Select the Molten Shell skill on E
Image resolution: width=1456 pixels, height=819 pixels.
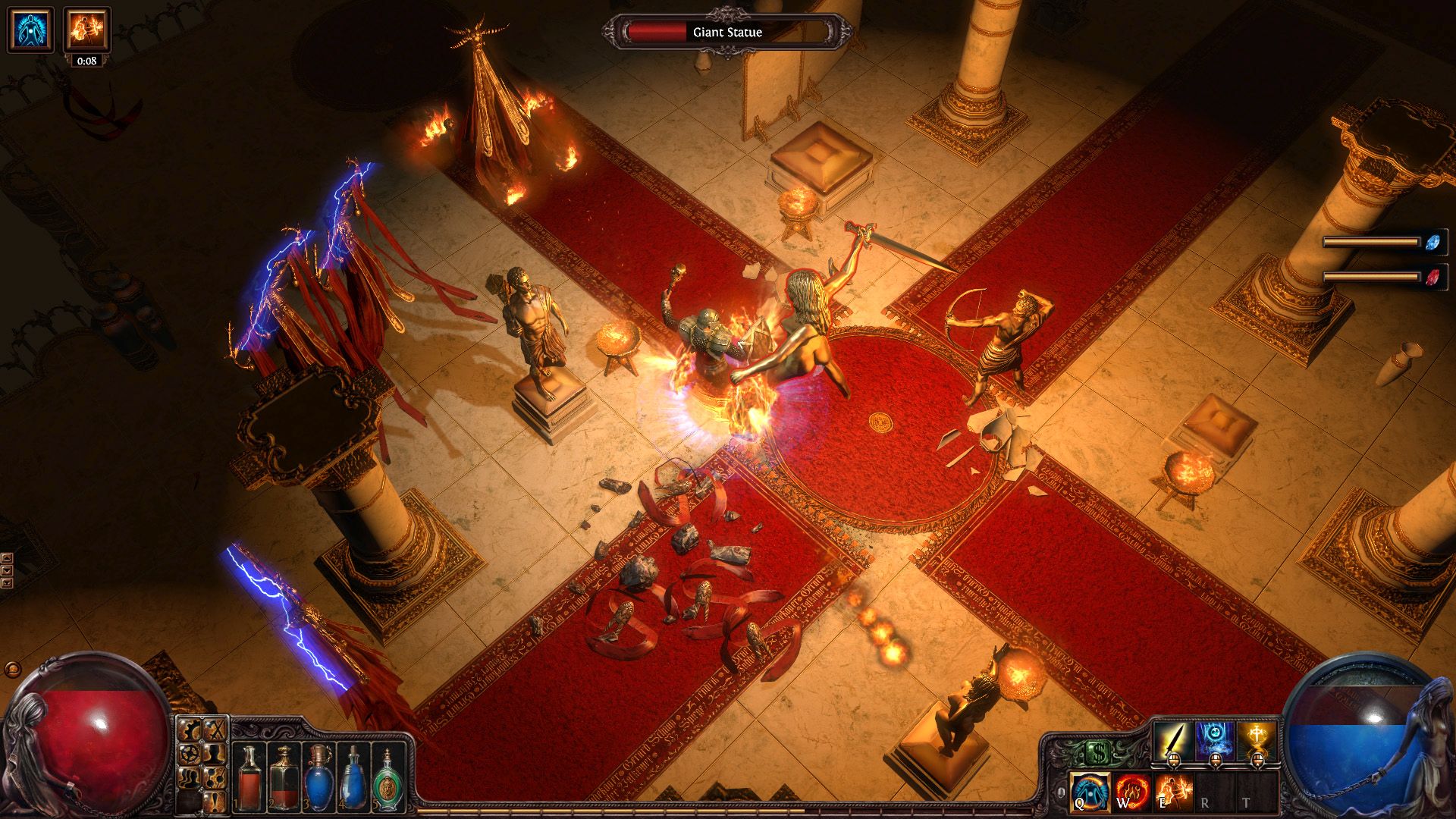[x=1173, y=792]
